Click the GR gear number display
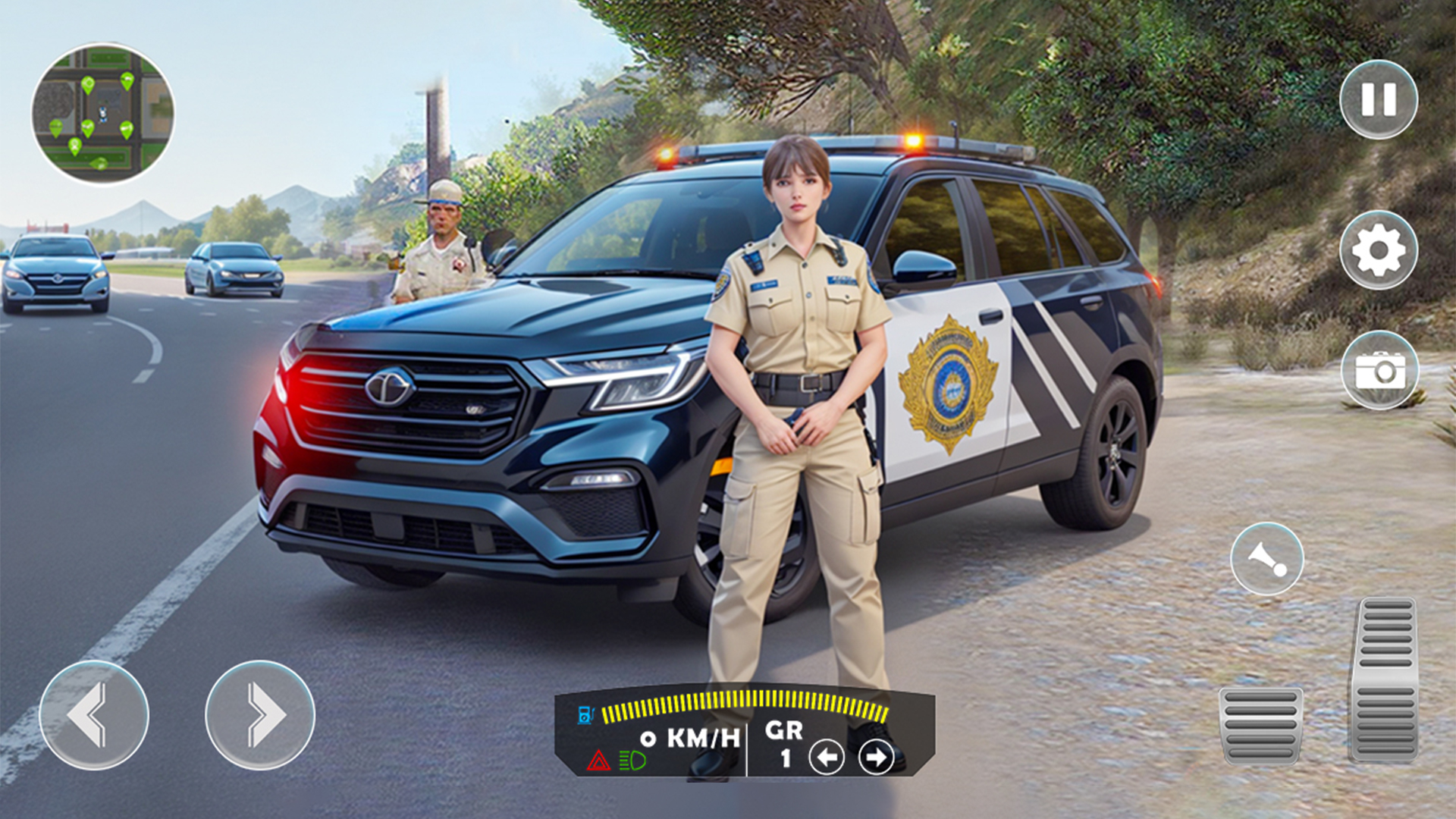1456x819 pixels. coord(785,739)
